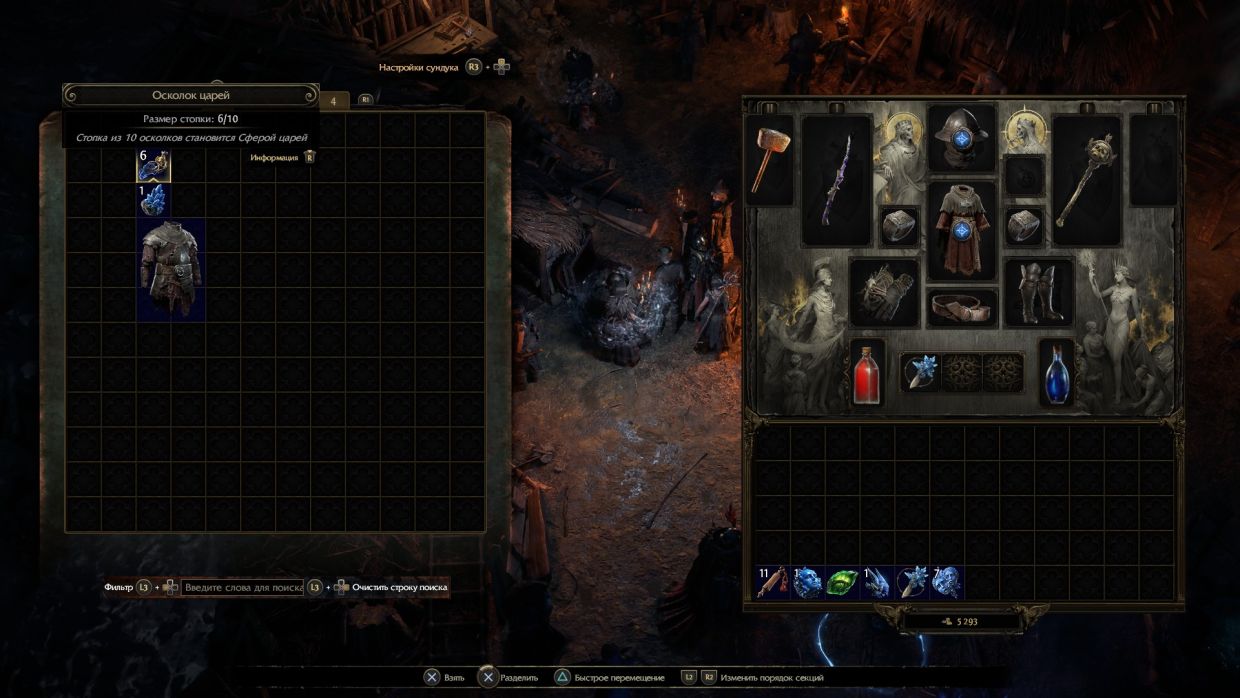Select the green gem in inventory
1240x698 pixels.
842,582
